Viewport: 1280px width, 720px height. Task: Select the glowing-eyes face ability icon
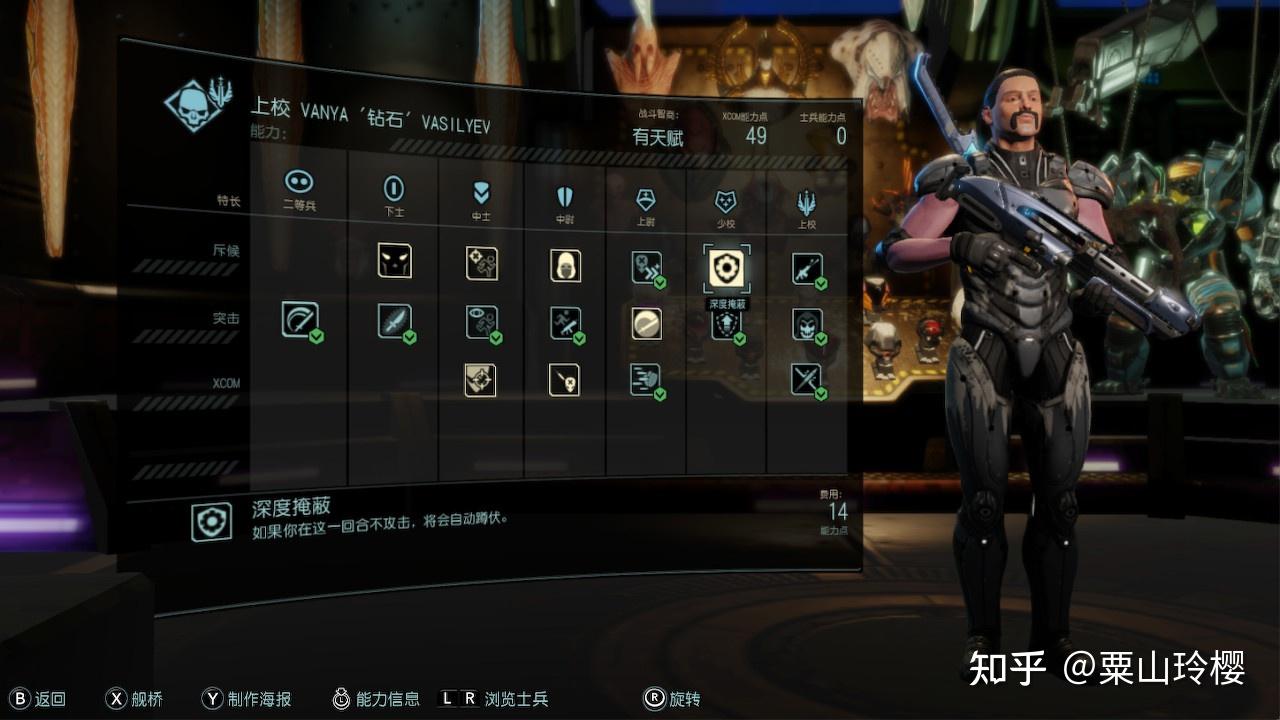394,260
